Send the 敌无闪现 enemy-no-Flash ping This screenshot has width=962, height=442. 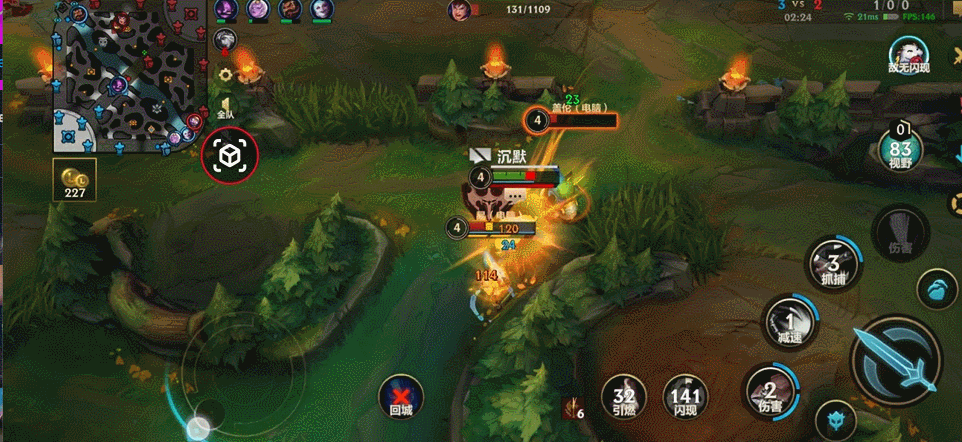(908, 55)
